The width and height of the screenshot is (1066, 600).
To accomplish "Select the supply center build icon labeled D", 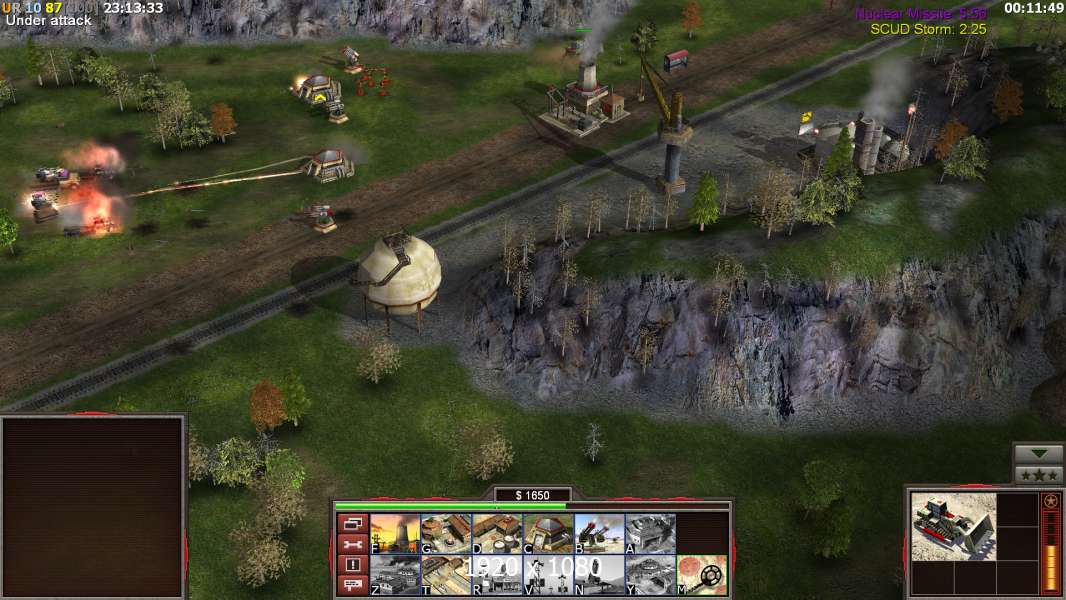I will [497, 533].
